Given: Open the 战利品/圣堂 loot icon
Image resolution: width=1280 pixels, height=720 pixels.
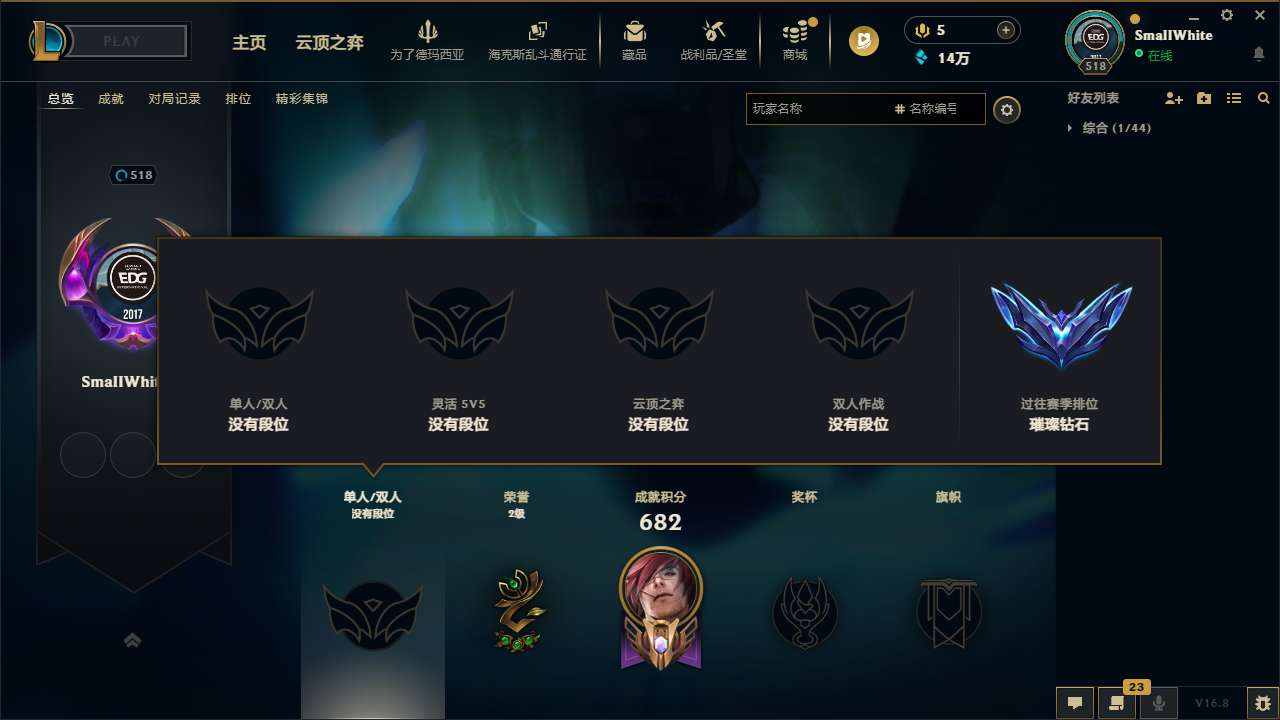Looking at the screenshot, I should (x=712, y=30).
